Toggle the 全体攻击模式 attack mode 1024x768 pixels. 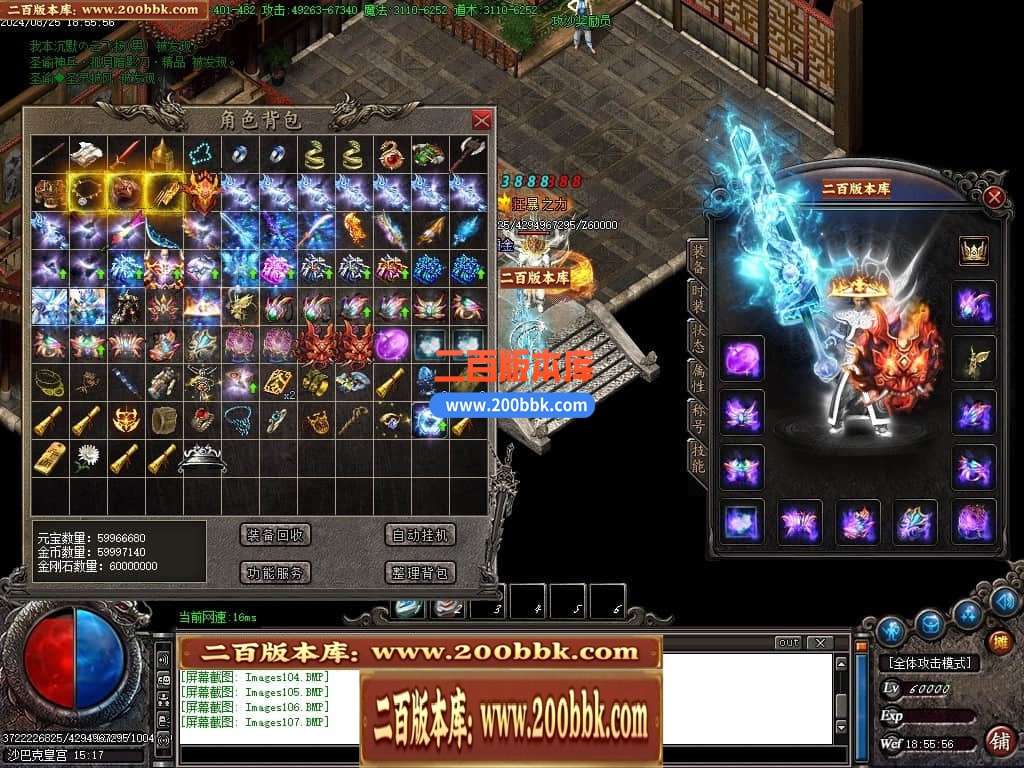click(x=929, y=663)
